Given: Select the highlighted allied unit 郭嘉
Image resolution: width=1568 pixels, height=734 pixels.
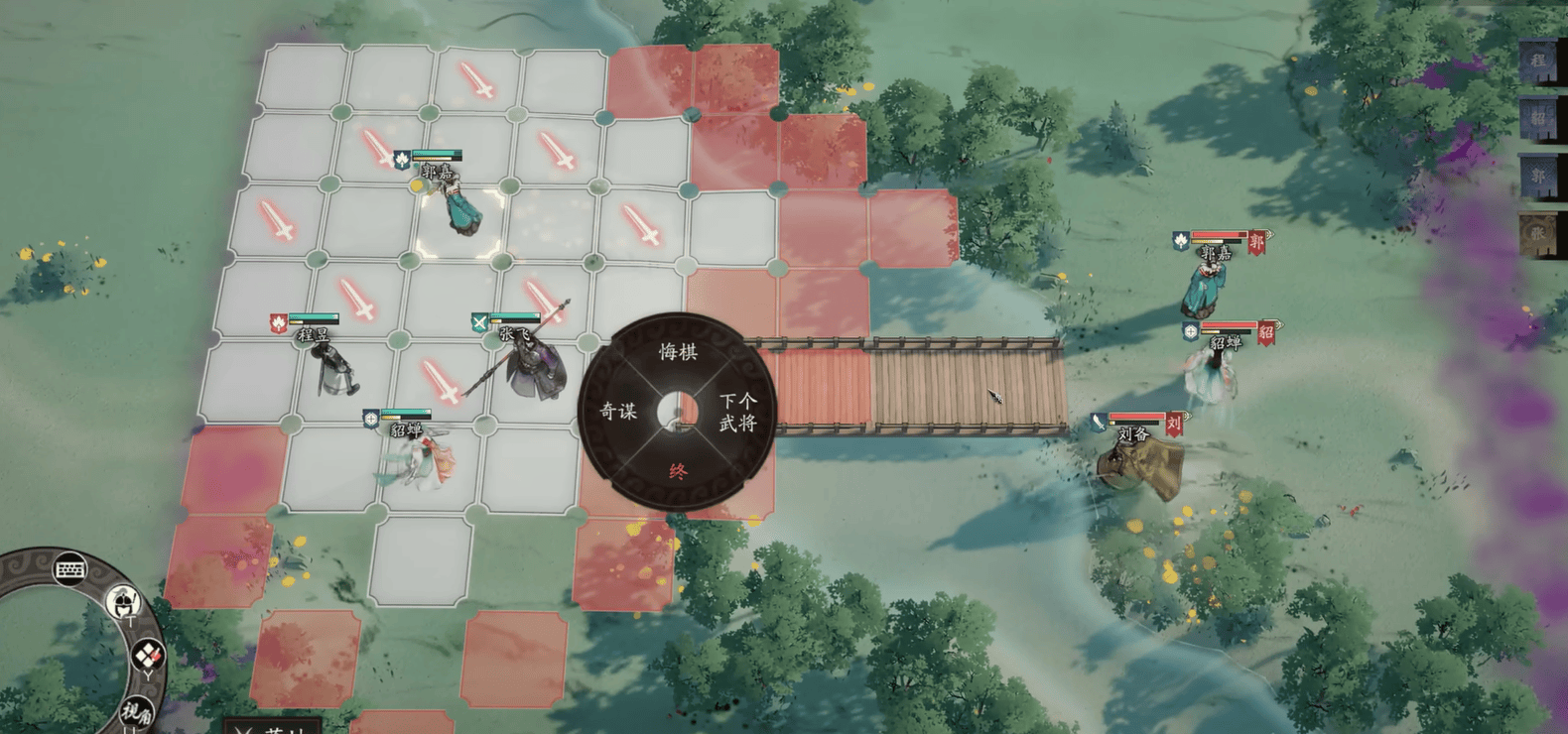Looking at the screenshot, I should point(460,205).
